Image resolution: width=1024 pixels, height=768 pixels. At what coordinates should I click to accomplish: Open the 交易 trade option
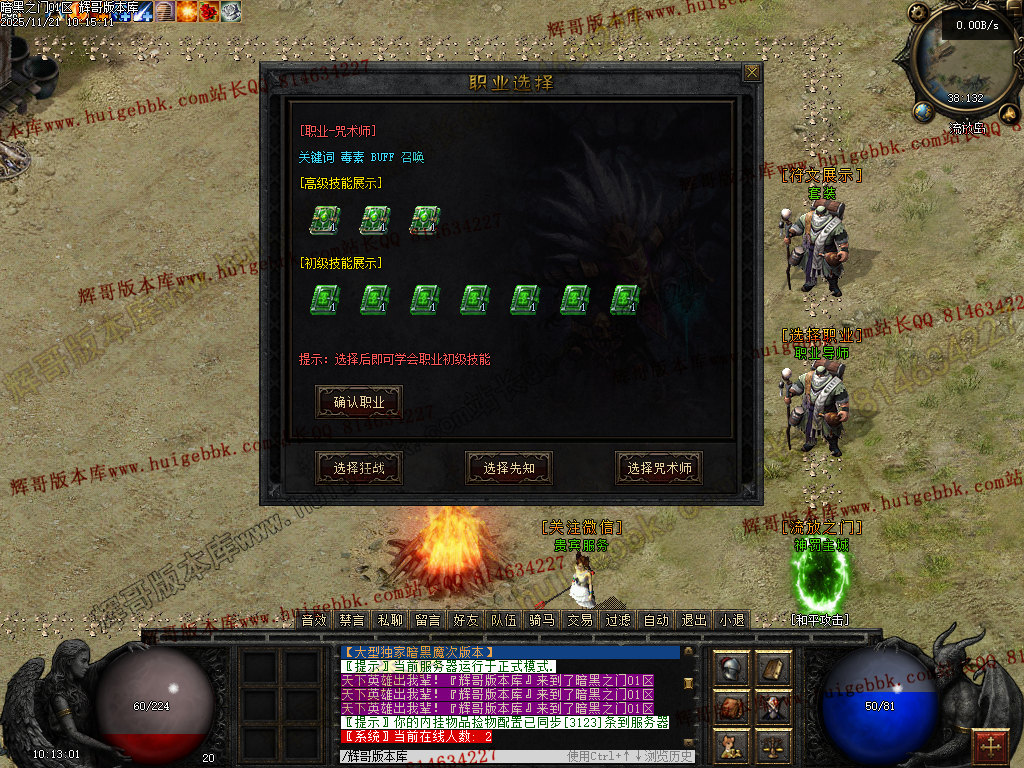point(580,620)
